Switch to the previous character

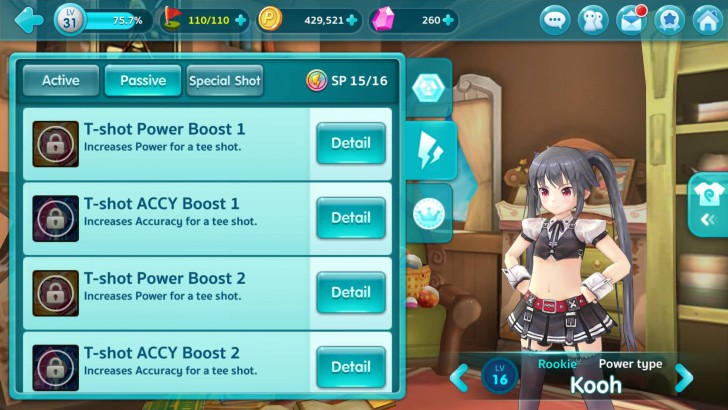[x=459, y=378]
